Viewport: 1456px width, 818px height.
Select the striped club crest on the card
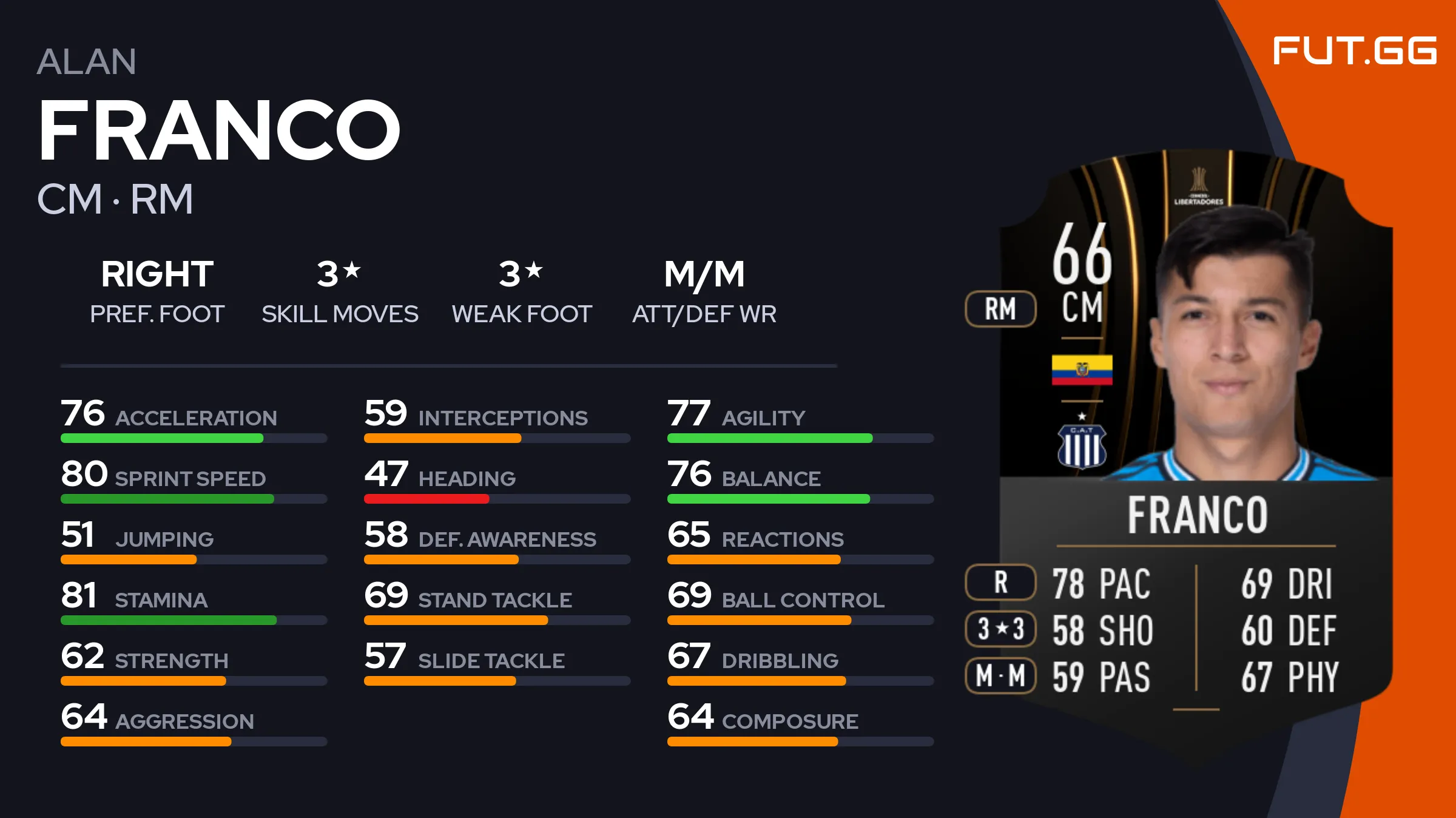1082,446
